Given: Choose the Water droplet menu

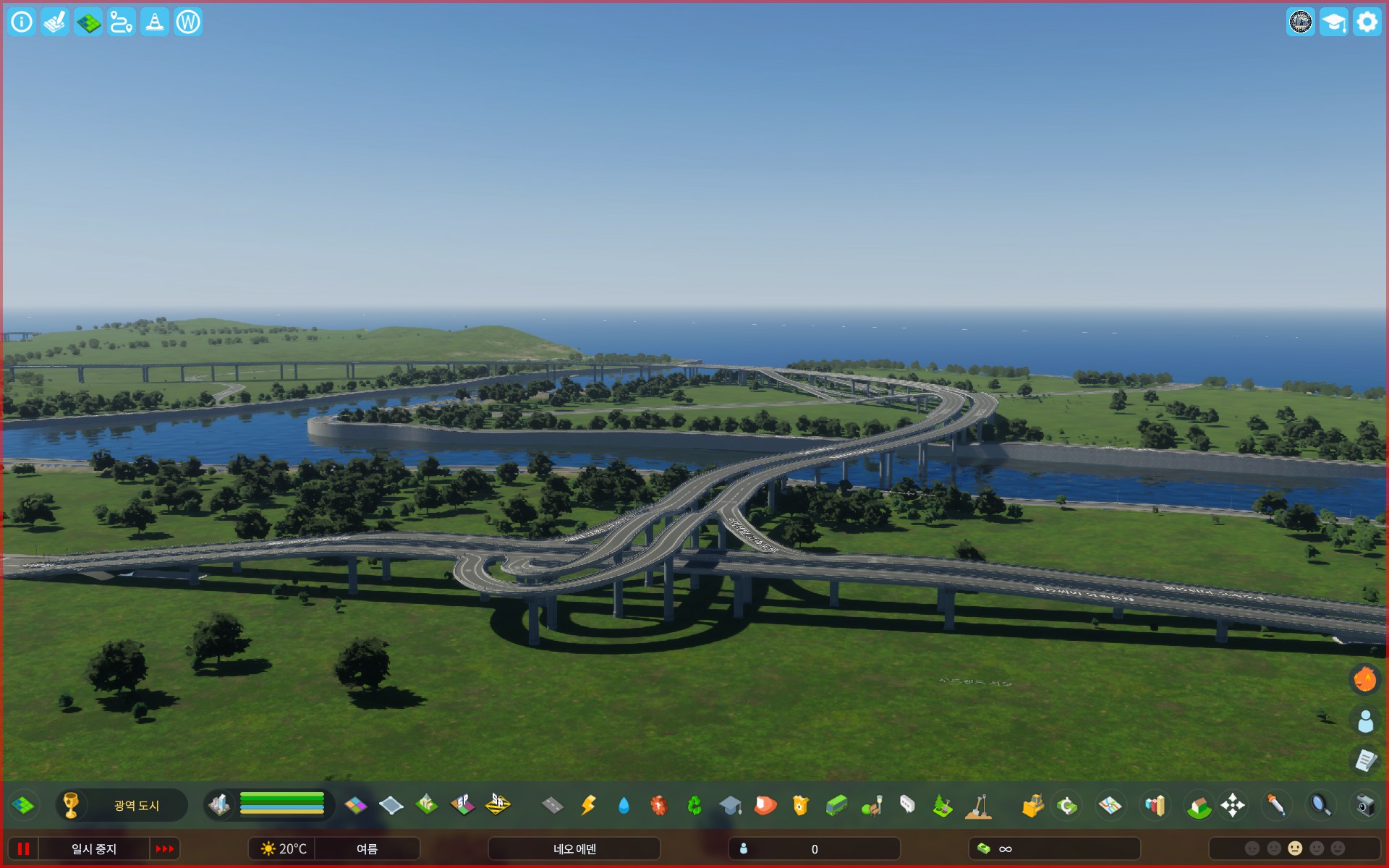Looking at the screenshot, I should 624,805.
